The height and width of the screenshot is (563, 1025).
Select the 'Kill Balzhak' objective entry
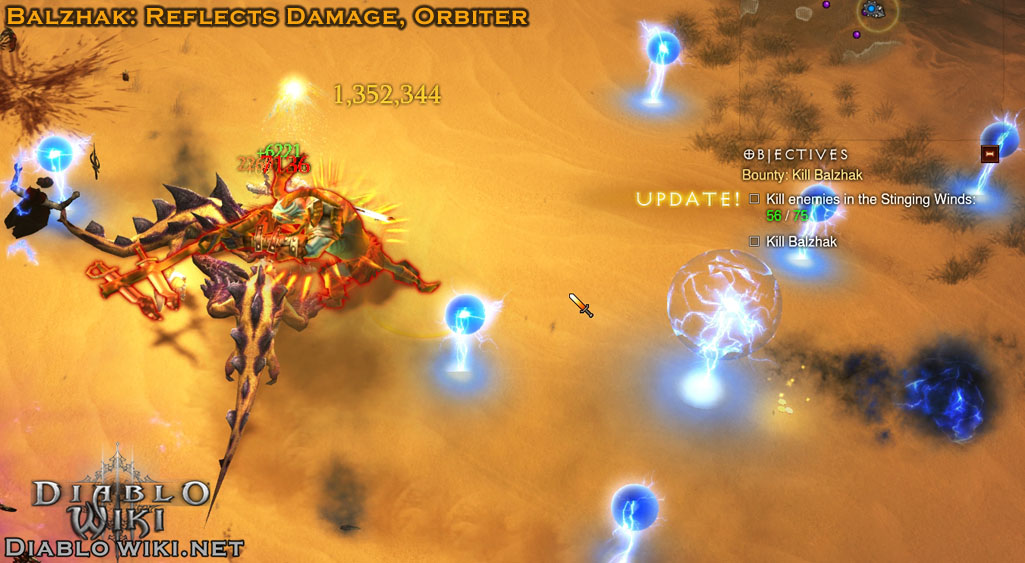801,242
